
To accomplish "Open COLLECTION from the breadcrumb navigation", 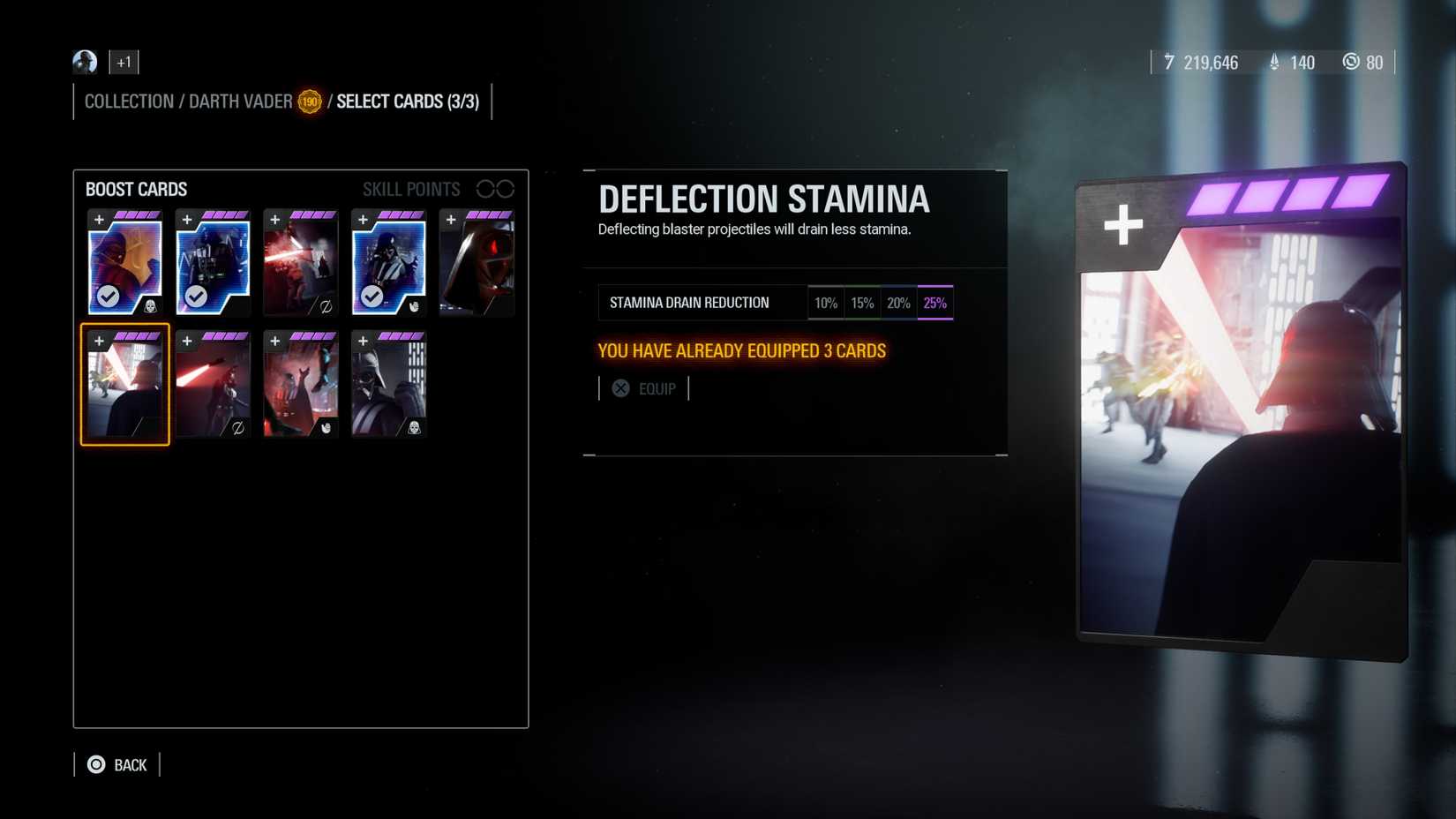I will pos(129,101).
